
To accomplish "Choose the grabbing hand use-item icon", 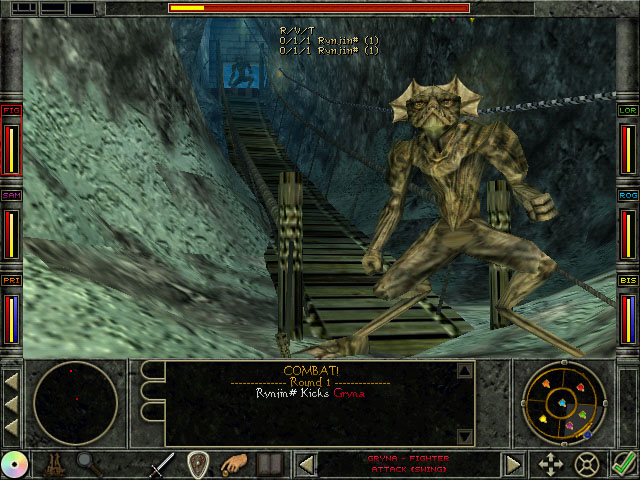I will (234, 465).
